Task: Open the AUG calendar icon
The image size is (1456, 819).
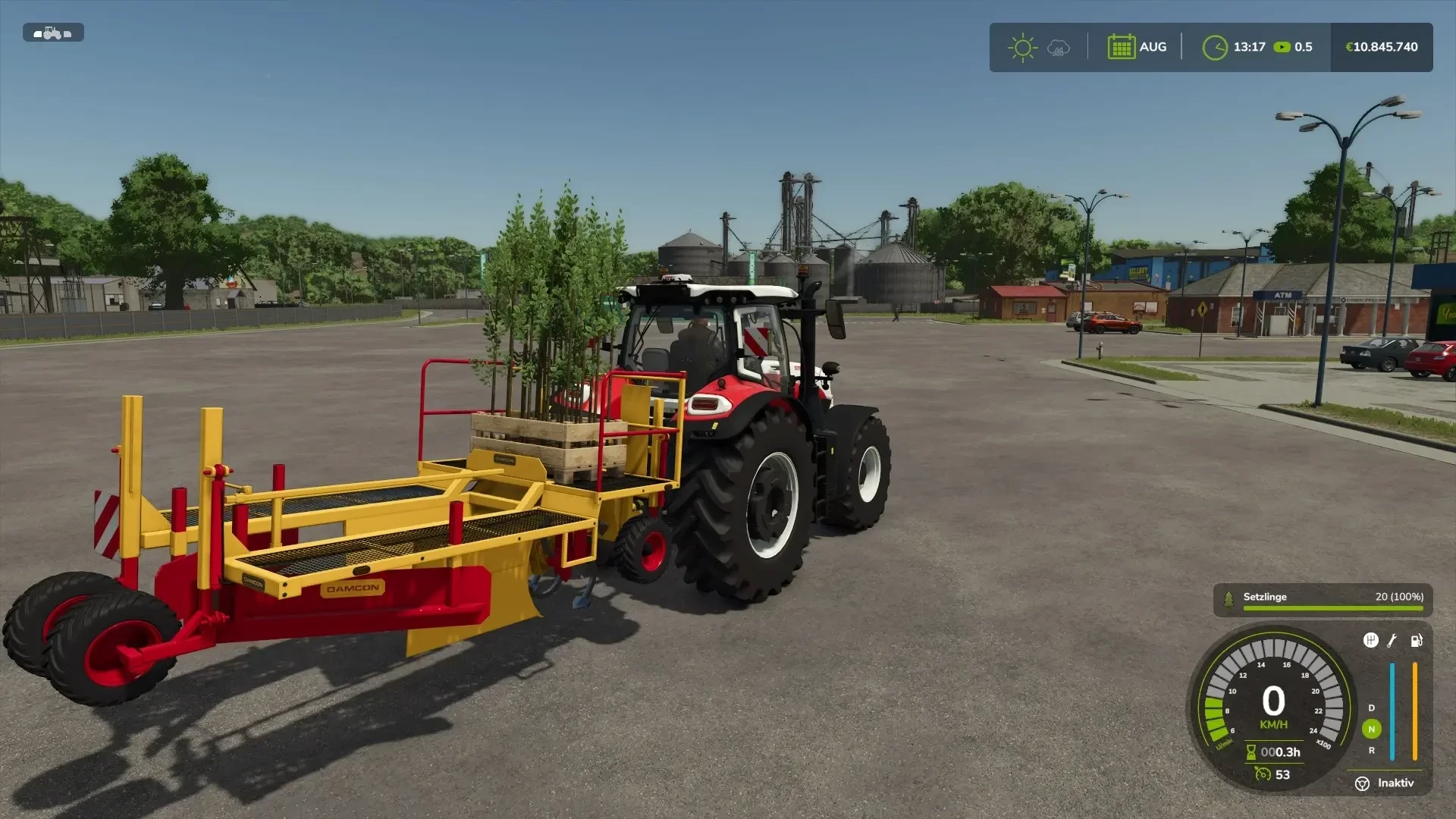Action: [x=1121, y=46]
